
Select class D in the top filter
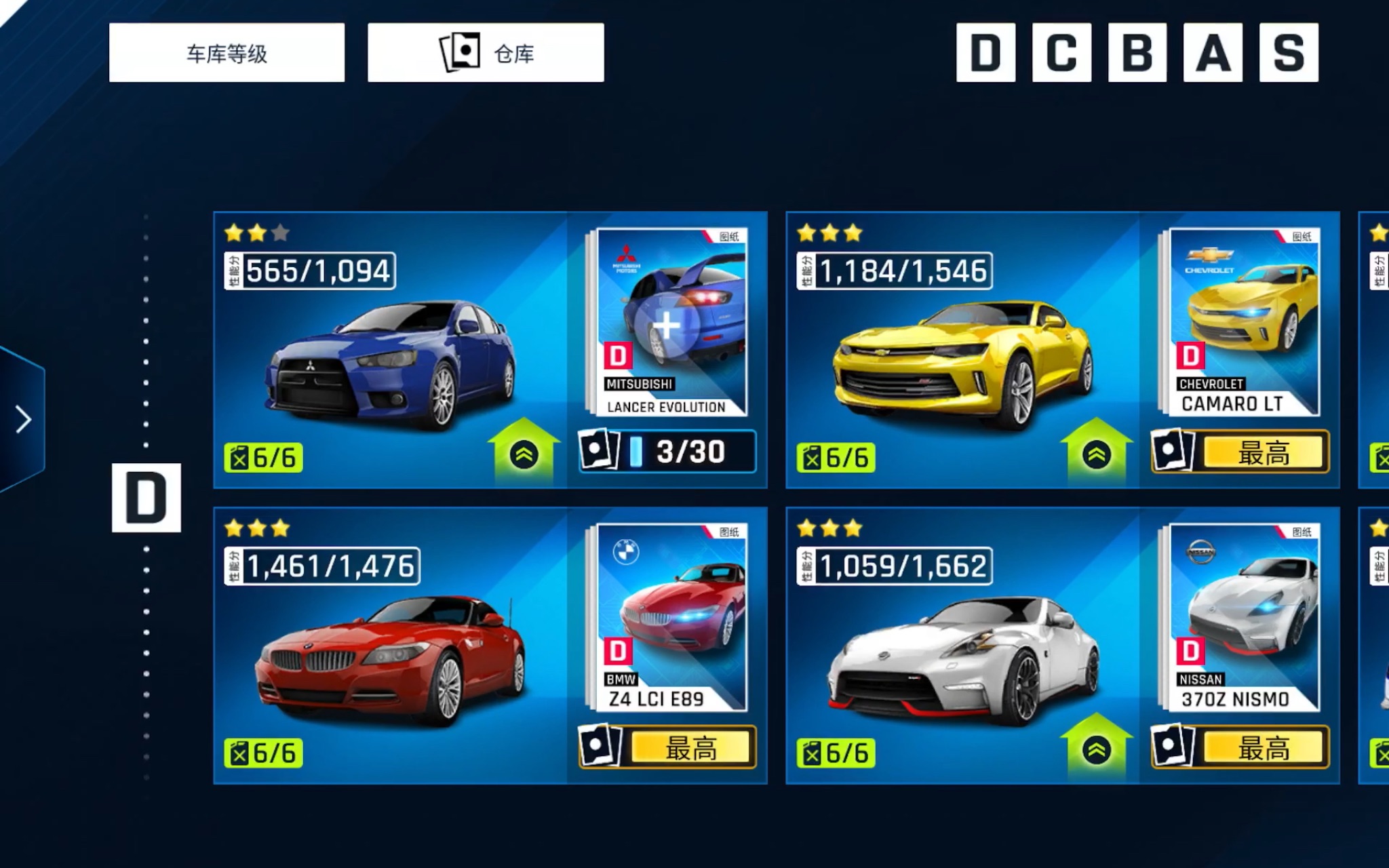click(x=985, y=53)
